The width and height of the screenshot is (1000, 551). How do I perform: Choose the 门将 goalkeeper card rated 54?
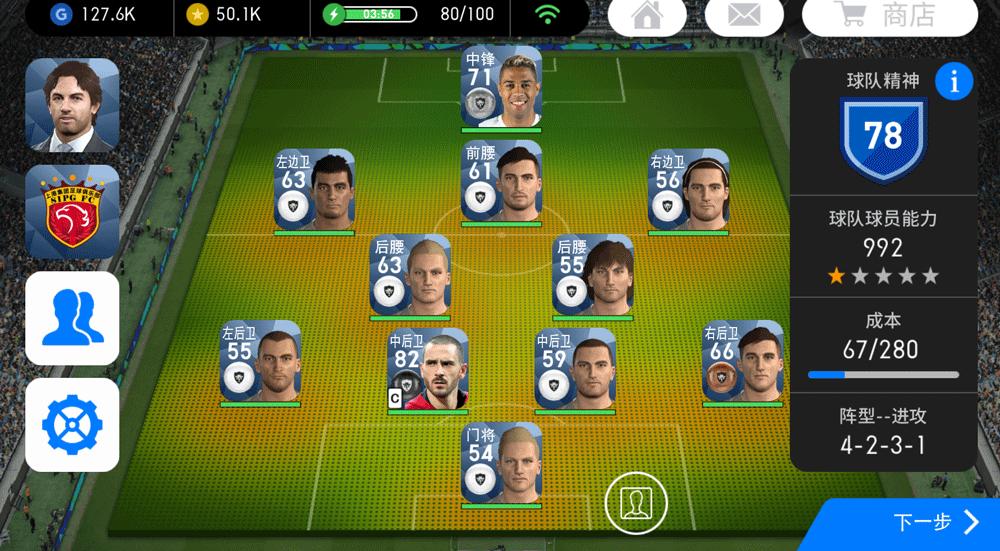[x=501, y=463]
